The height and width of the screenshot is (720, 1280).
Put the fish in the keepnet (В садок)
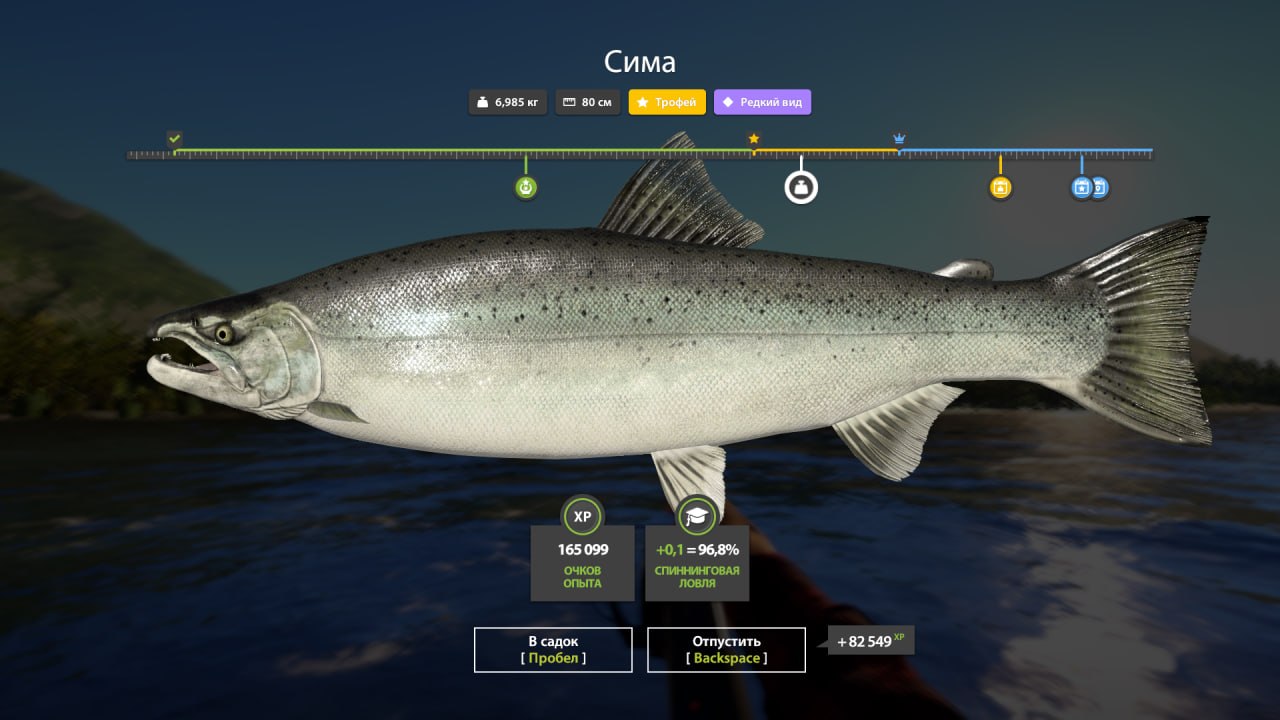click(553, 649)
